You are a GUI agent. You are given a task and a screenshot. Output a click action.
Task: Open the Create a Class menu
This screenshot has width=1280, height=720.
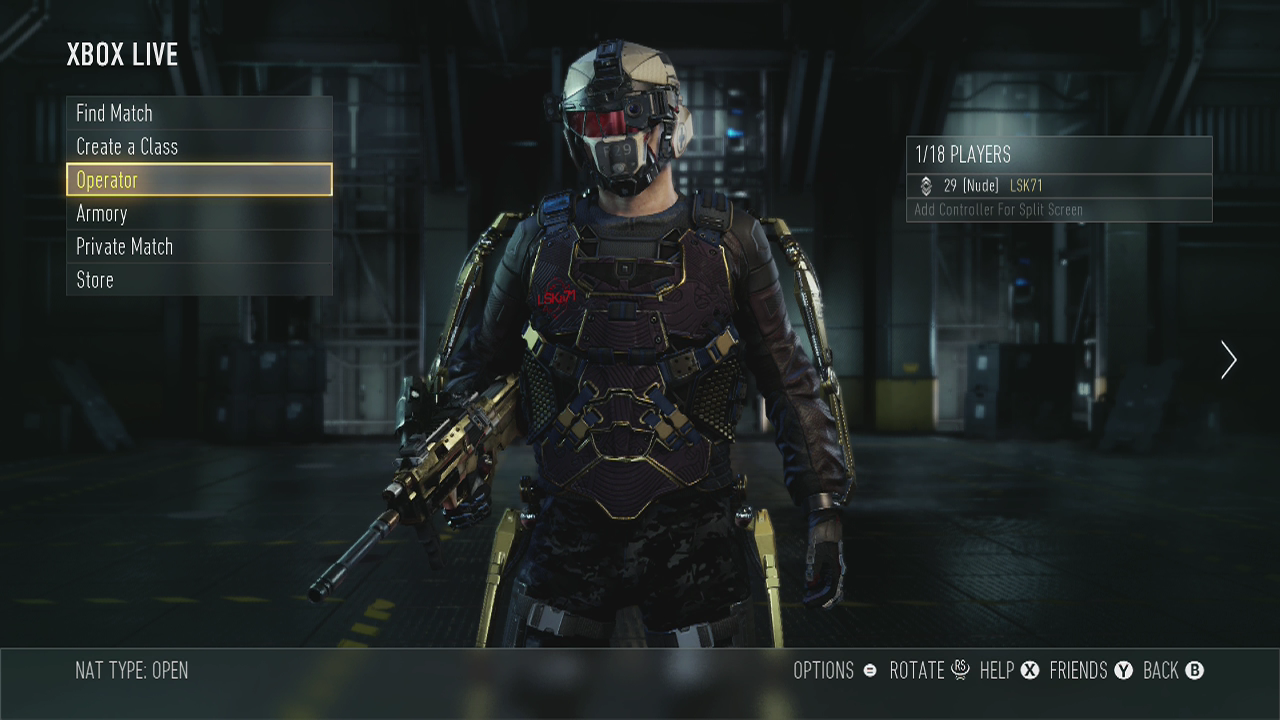click(x=199, y=146)
